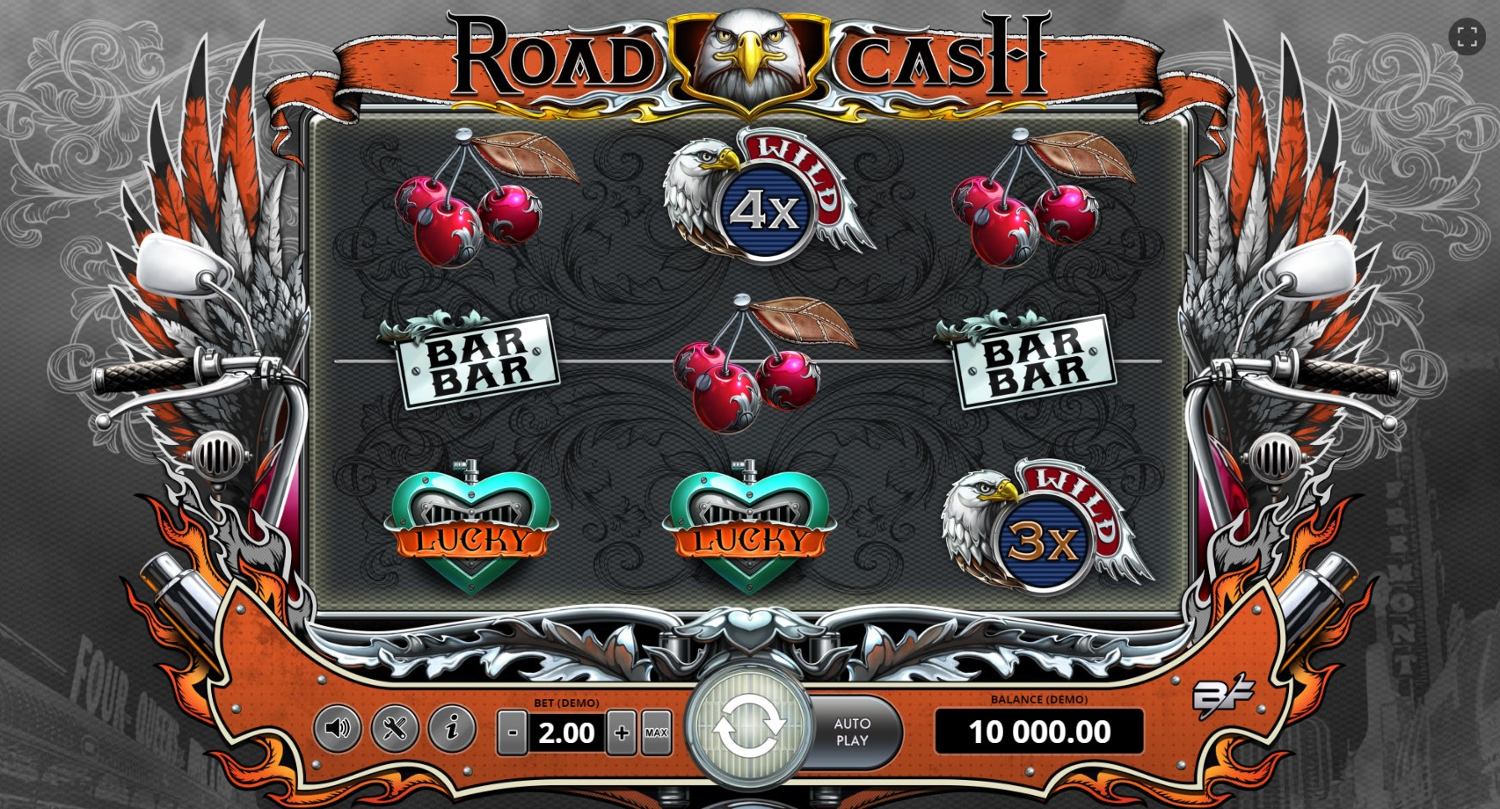Spin the reels with the round arrow button
The width and height of the screenshot is (1500, 809).
click(x=749, y=731)
